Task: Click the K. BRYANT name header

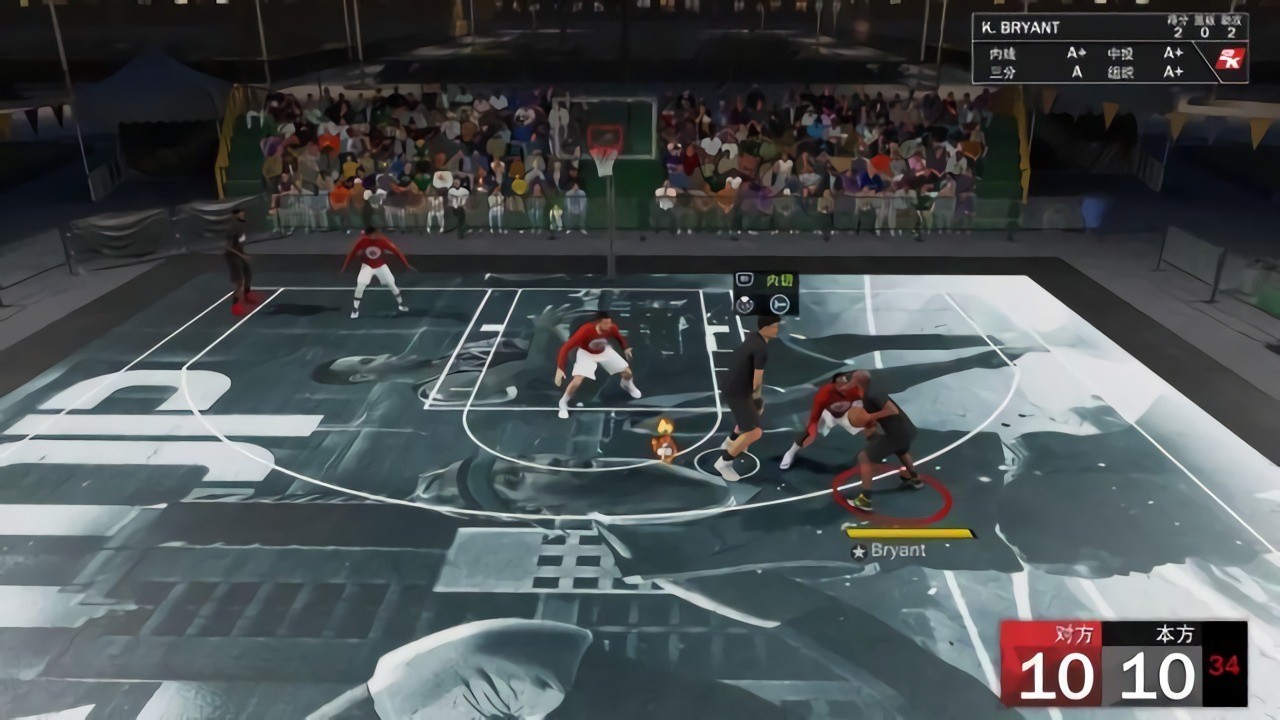Action: pyautogui.click(x=1018, y=28)
